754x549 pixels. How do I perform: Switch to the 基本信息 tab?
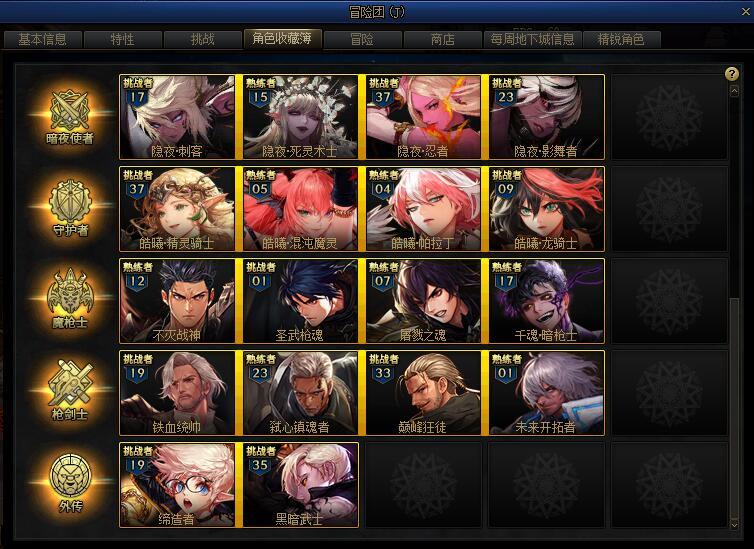coord(43,40)
